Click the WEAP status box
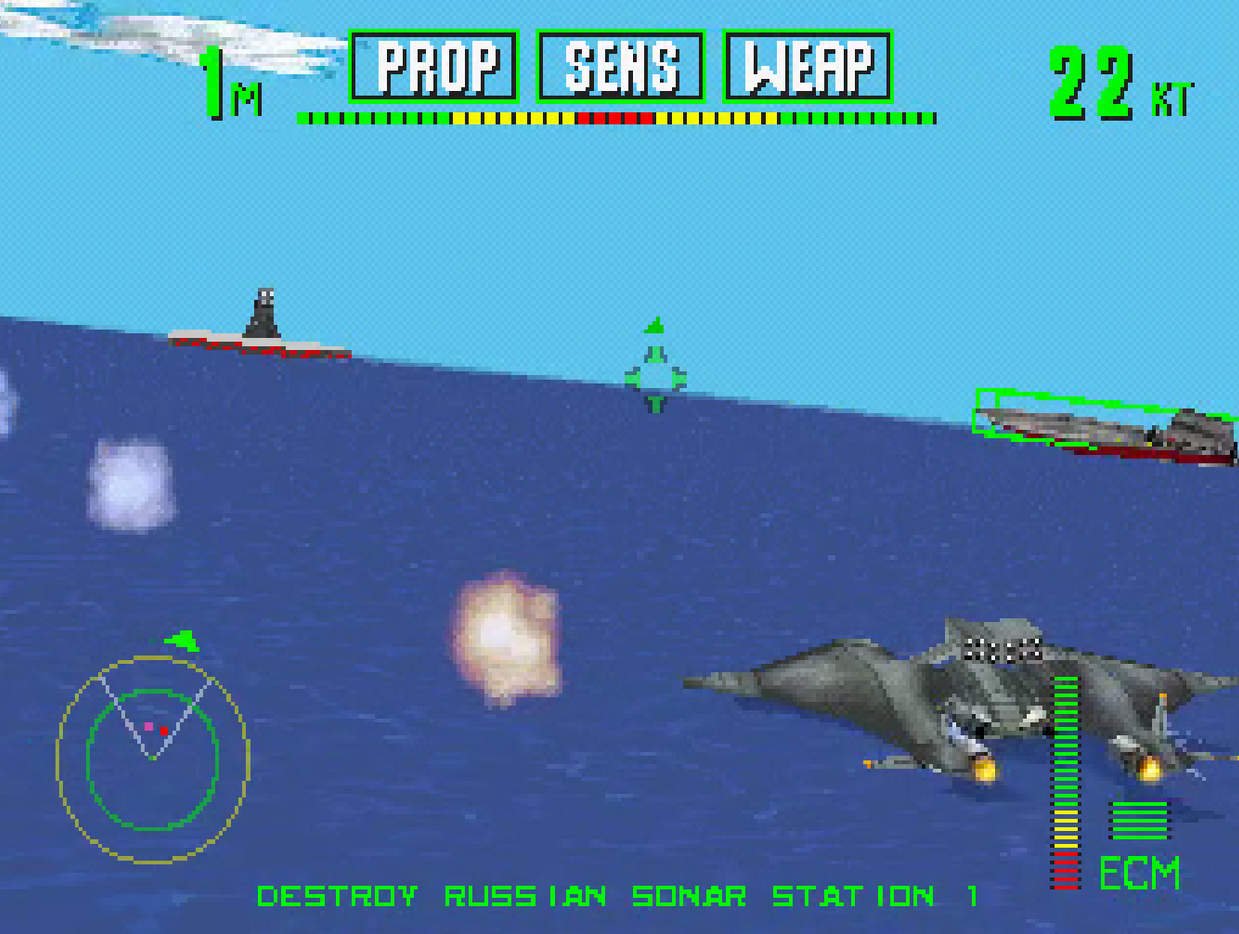Image resolution: width=1239 pixels, height=934 pixels. pyautogui.click(x=807, y=66)
